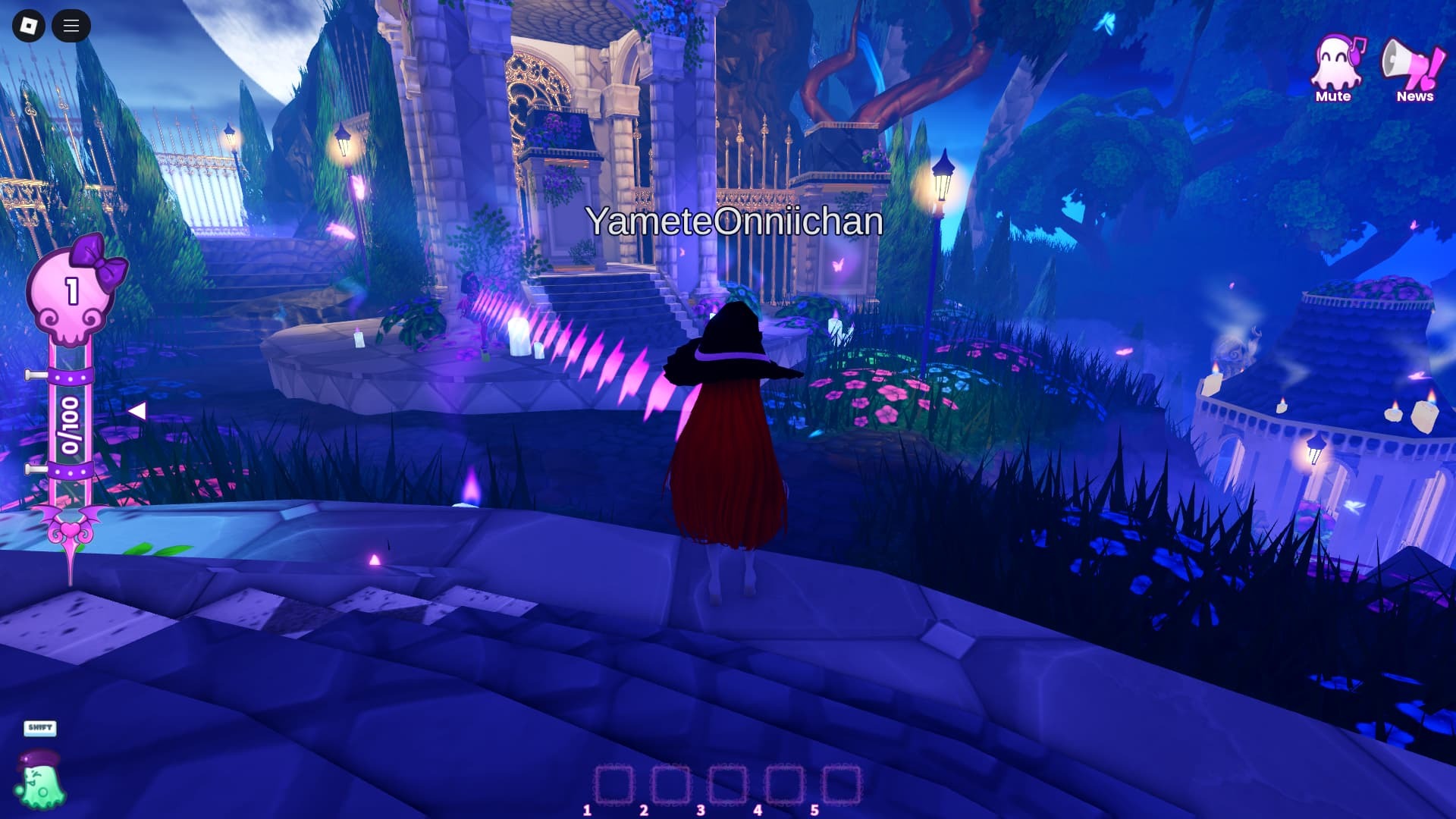Viewport: 1456px width, 819px height.
Task: Open the Roblox logo menu
Action: pyautogui.click(x=29, y=26)
